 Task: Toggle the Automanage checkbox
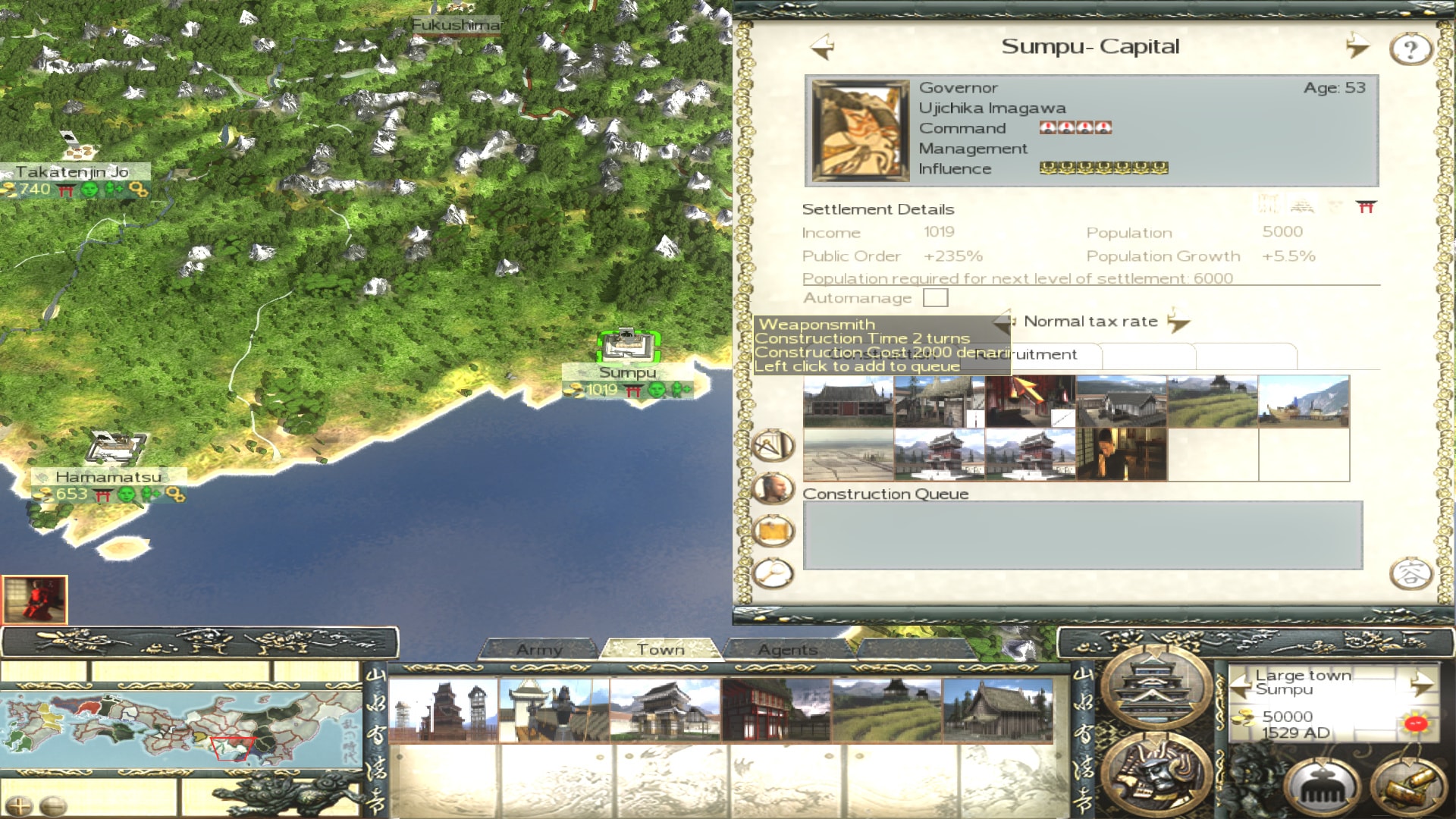pyautogui.click(x=935, y=298)
